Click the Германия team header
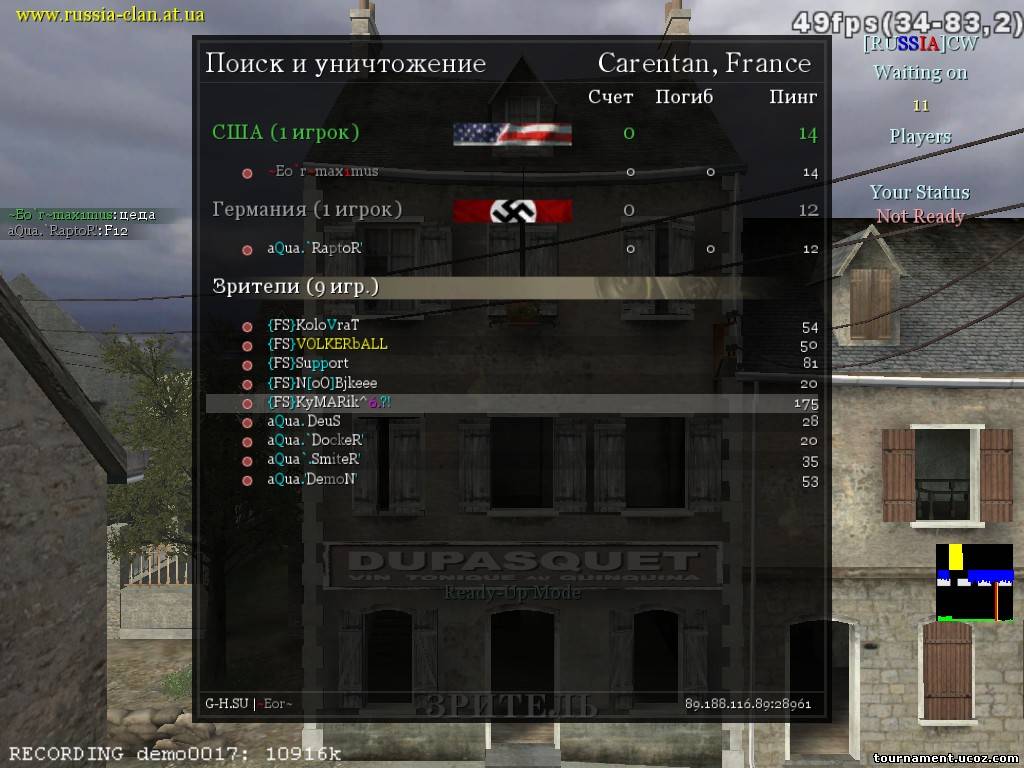This screenshot has height=768, width=1024. [x=307, y=209]
